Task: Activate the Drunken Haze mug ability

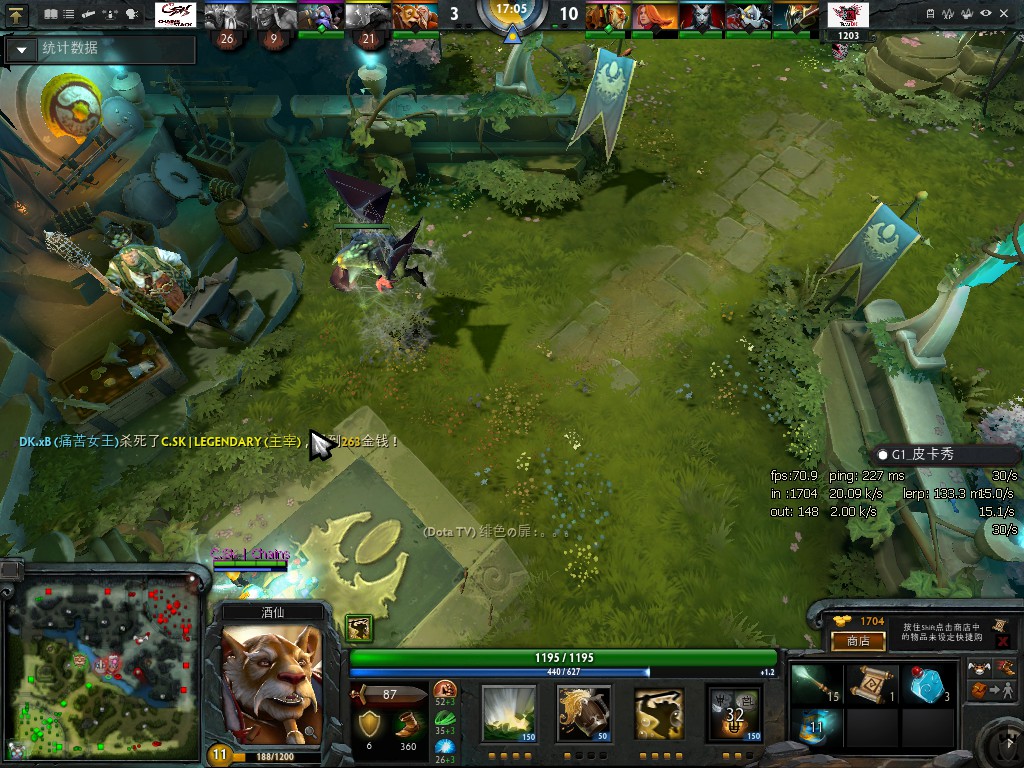Action: [584, 712]
